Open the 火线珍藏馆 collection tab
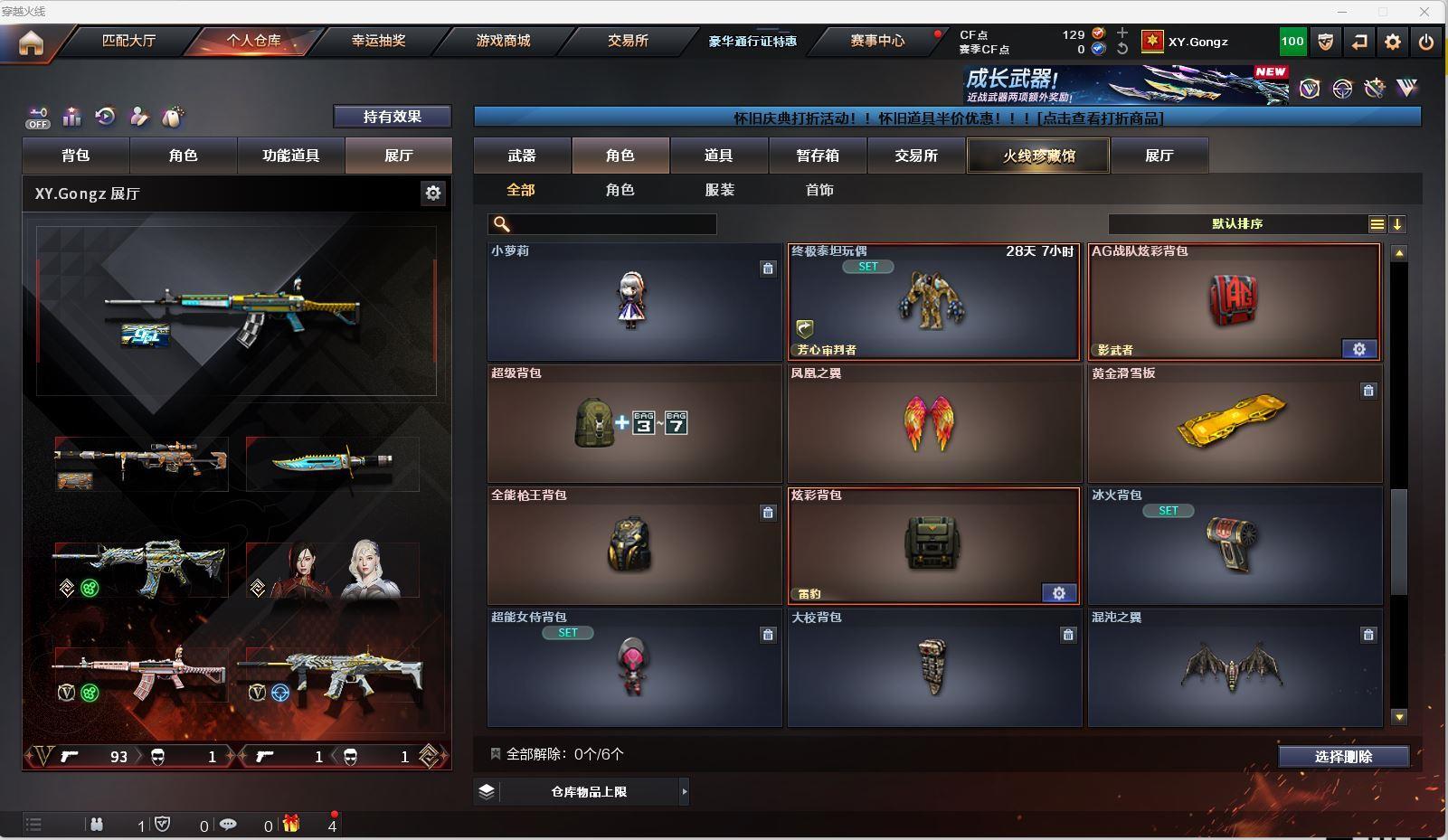 [x=1038, y=156]
